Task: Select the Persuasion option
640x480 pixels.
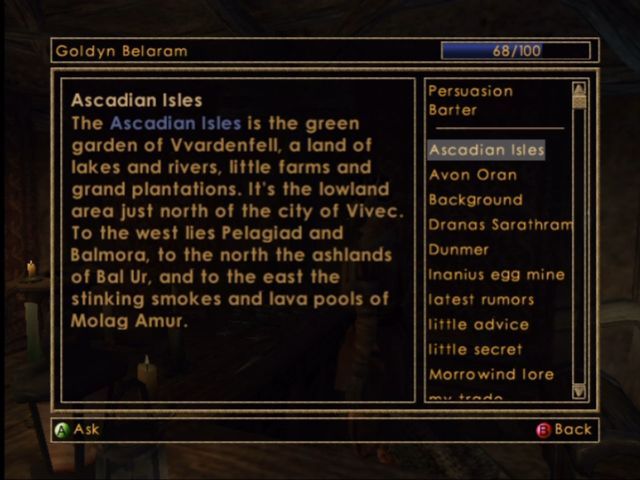Action: pos(470,91)
